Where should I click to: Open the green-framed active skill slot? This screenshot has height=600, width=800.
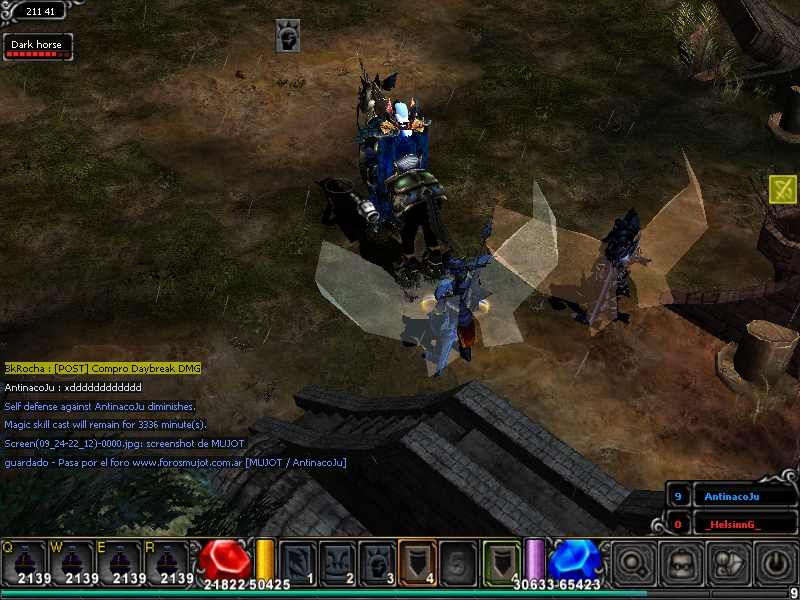[x=501, y=560]
